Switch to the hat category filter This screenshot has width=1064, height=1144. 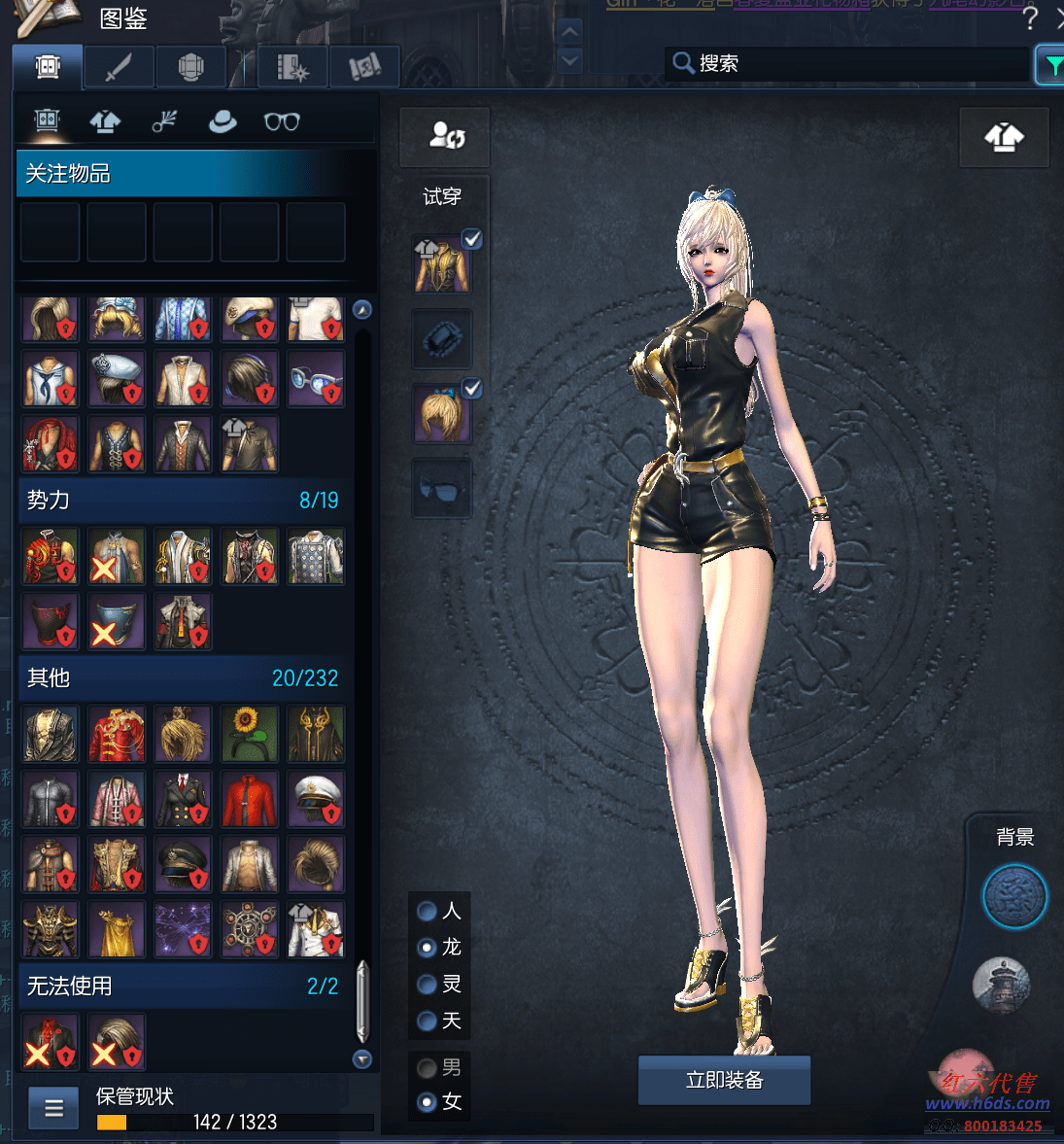coord(223,121)
